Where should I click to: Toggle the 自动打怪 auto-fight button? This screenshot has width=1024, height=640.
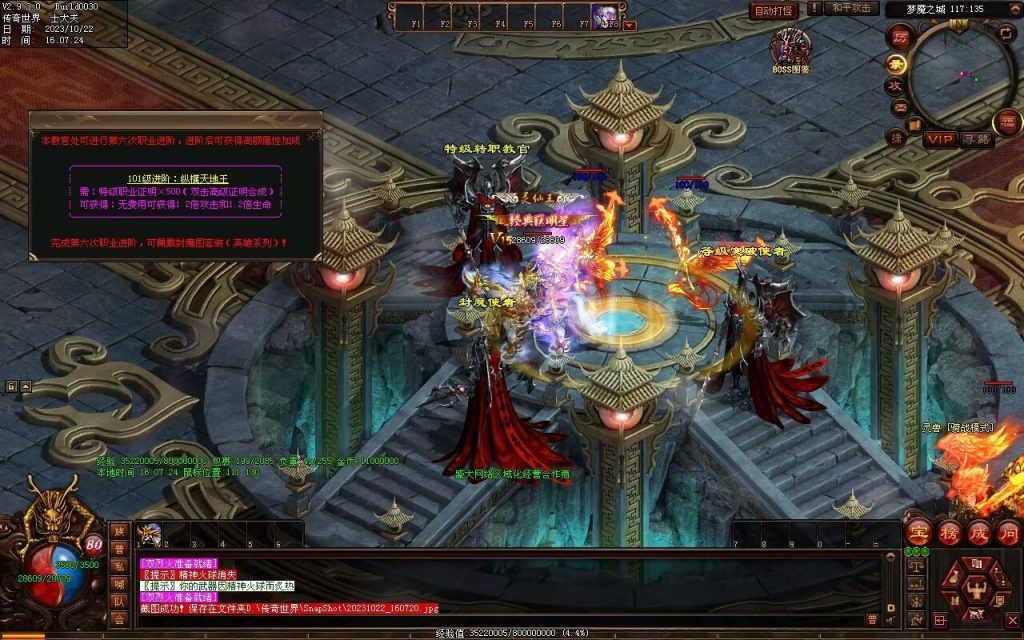(773, 11)
